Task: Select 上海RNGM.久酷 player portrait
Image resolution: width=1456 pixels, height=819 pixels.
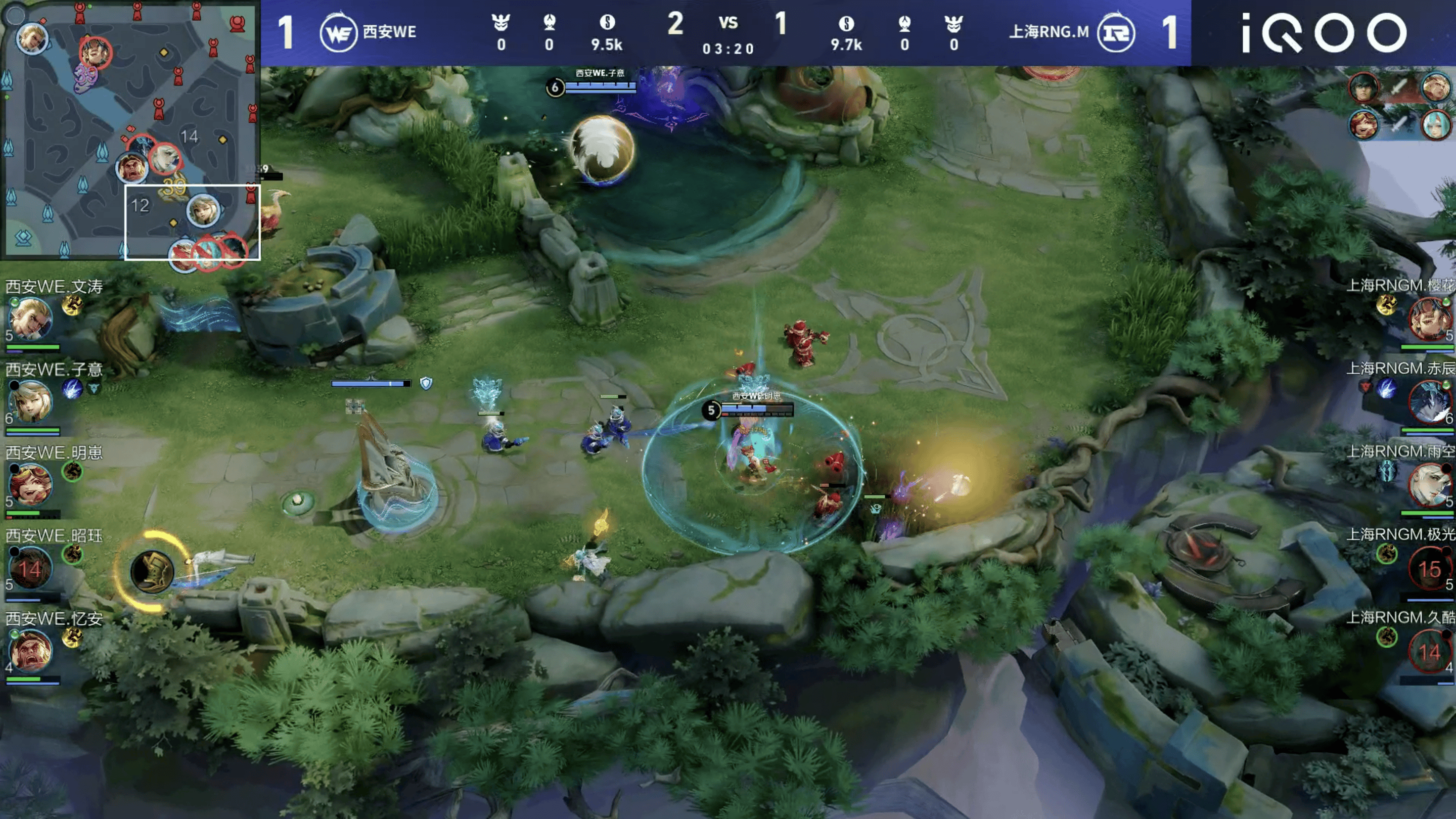Action: tap(1429, 651)
